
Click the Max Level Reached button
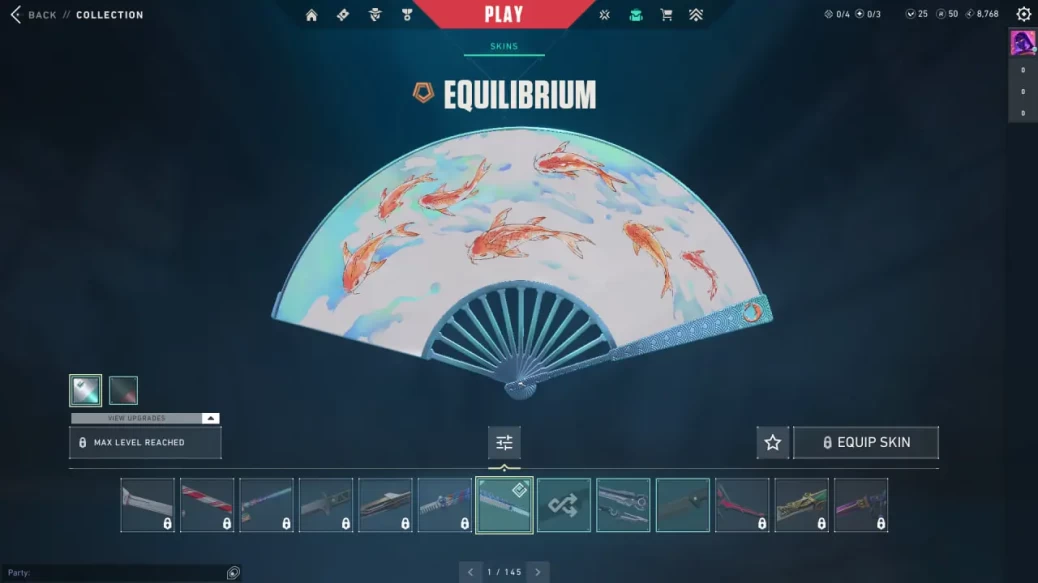[145, 442]
